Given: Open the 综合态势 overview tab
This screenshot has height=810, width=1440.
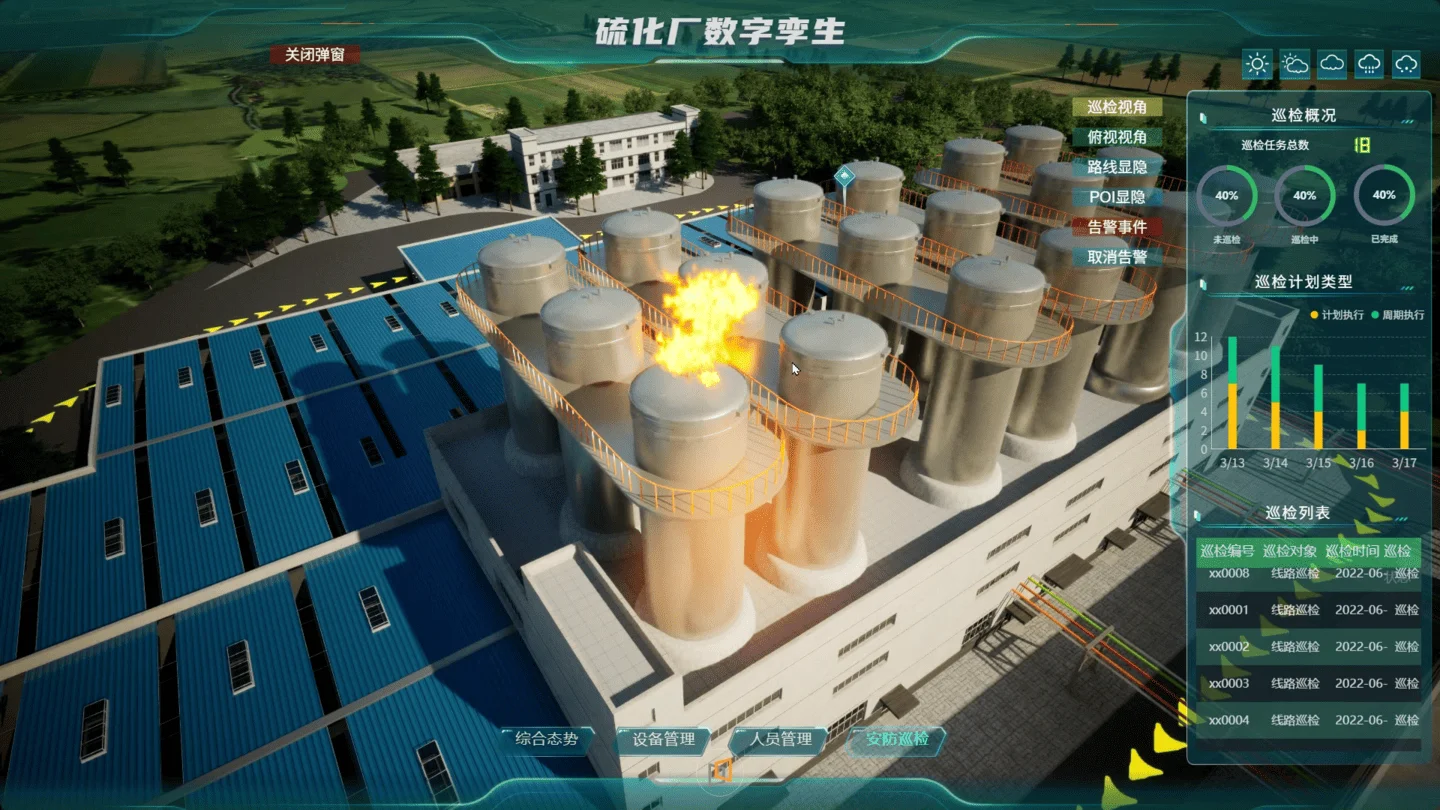Looking at the screenshot, I should 546,740.
